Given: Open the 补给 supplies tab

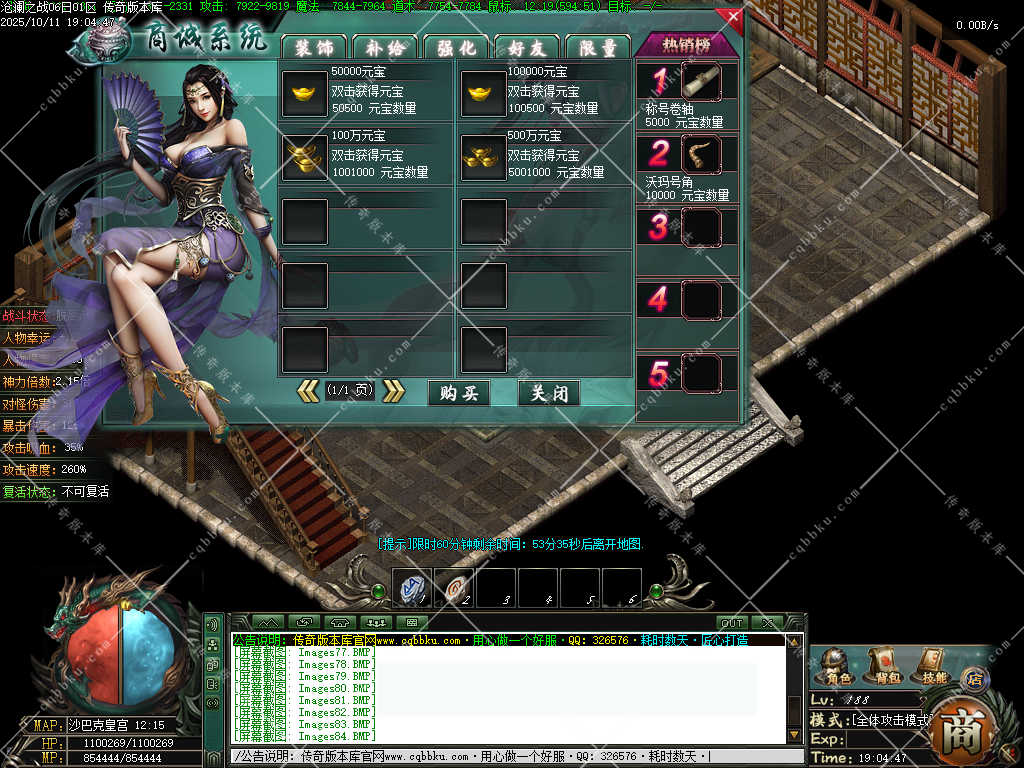Looking at the screenshot, I should (x=385, y=47).
